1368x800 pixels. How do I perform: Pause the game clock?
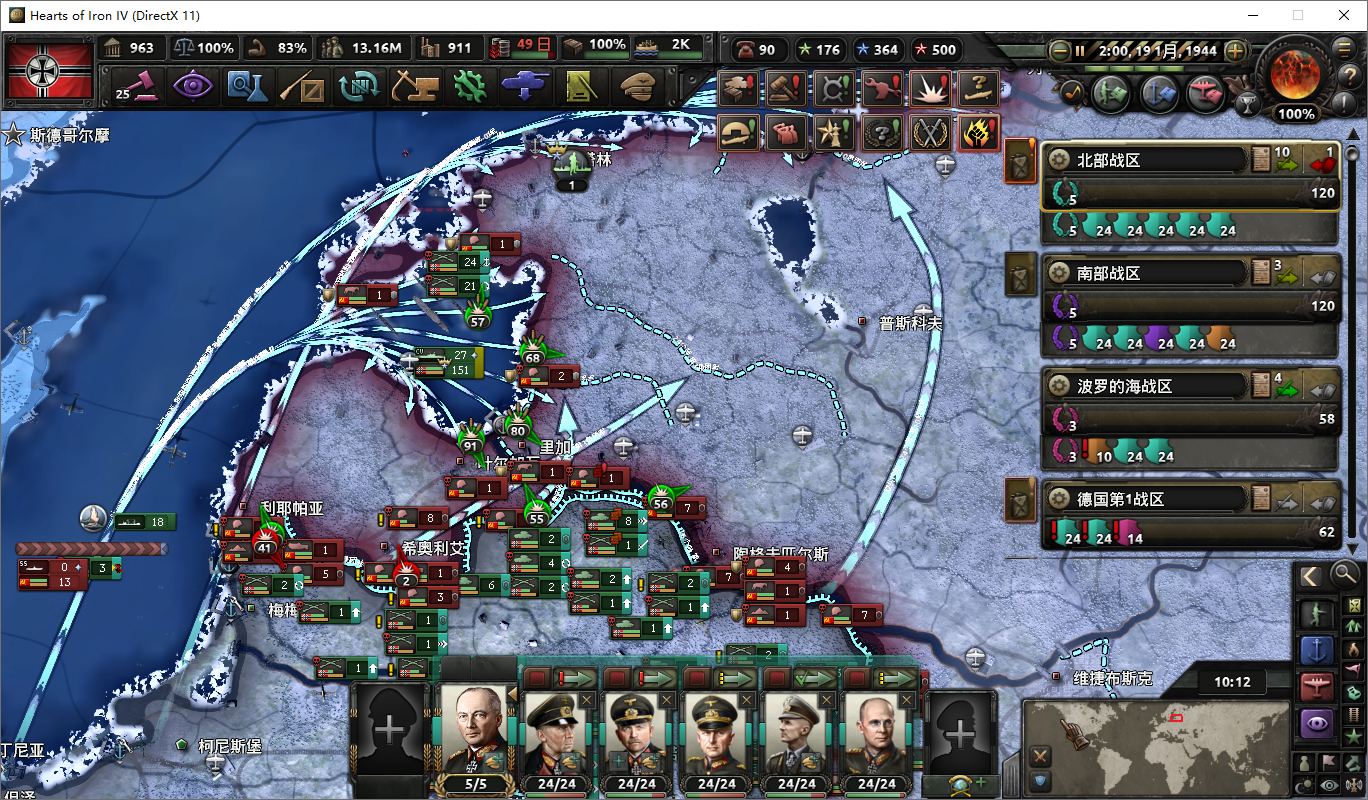(x=1079, y=51)
